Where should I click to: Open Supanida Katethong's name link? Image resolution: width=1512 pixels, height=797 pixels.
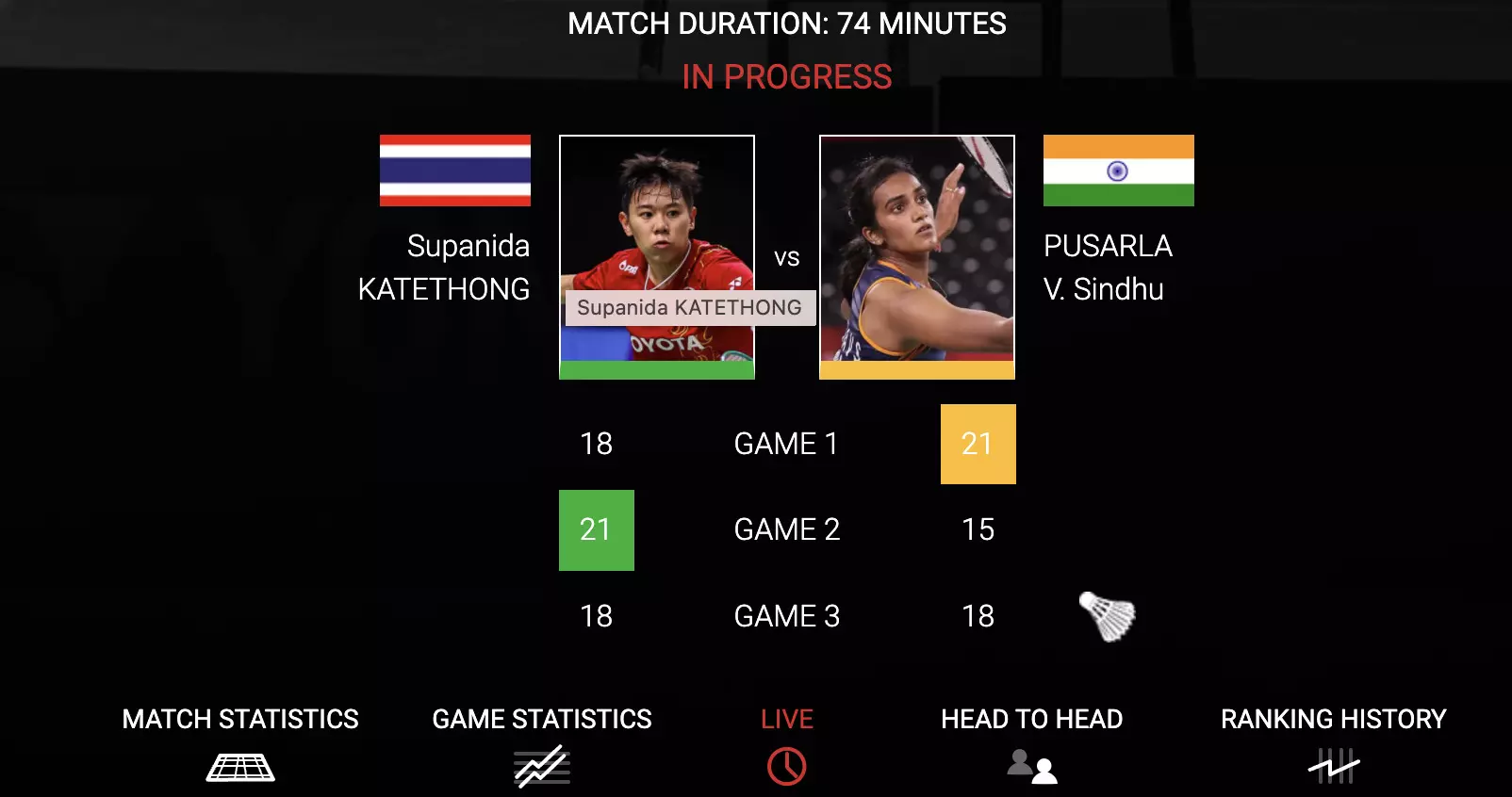click(445, 268)
